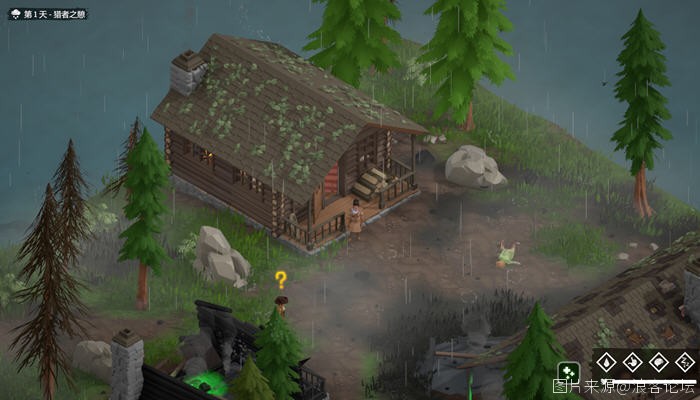The height and width of the screenshot is (400, 700).
Task: Inspect the yellow question mark marker
Action: [x=281, y=280]
